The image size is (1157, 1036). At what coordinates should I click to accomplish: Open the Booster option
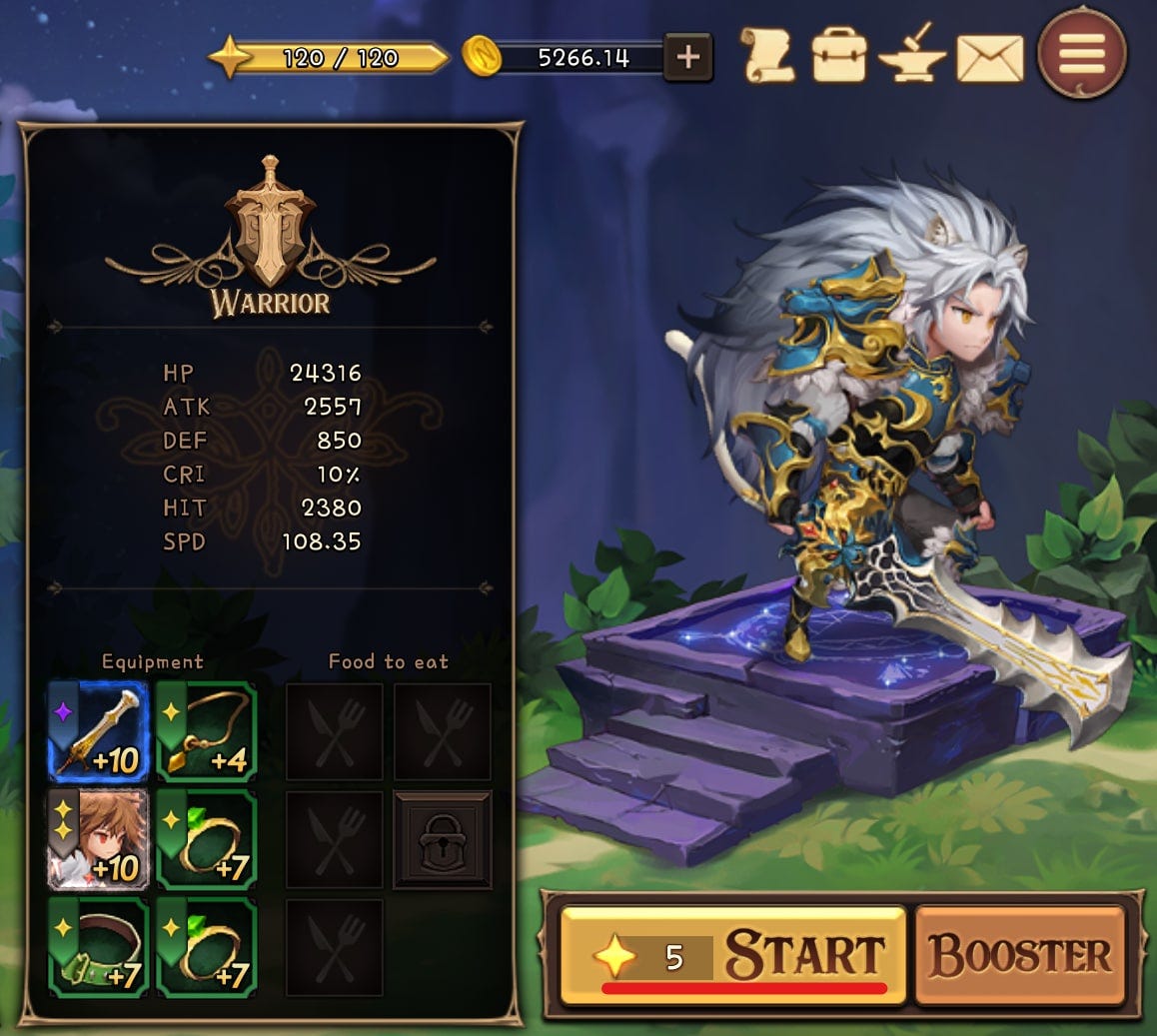pos(1020,954)
